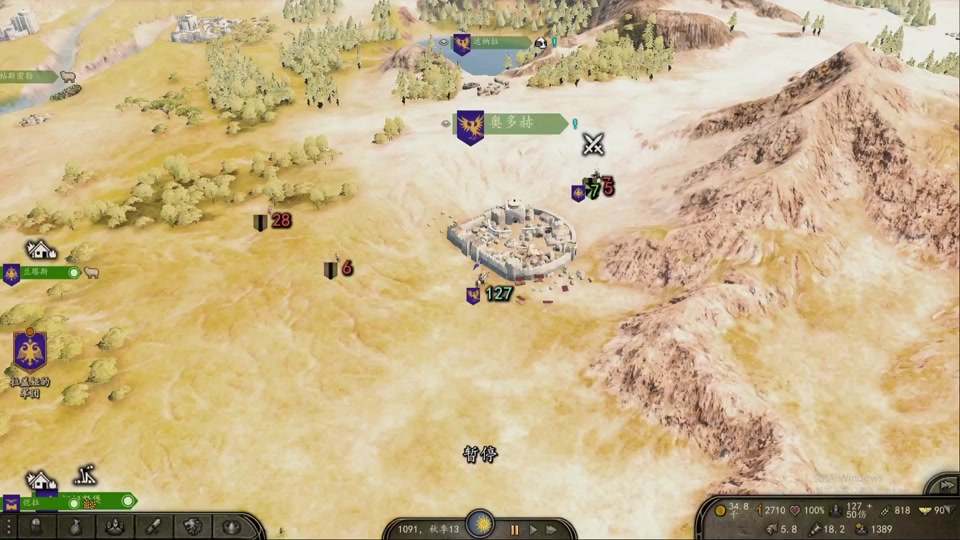Screen dimensions: 960x540
Task: Click the crossed swords battle marker
Action: (x=594, y=144)
